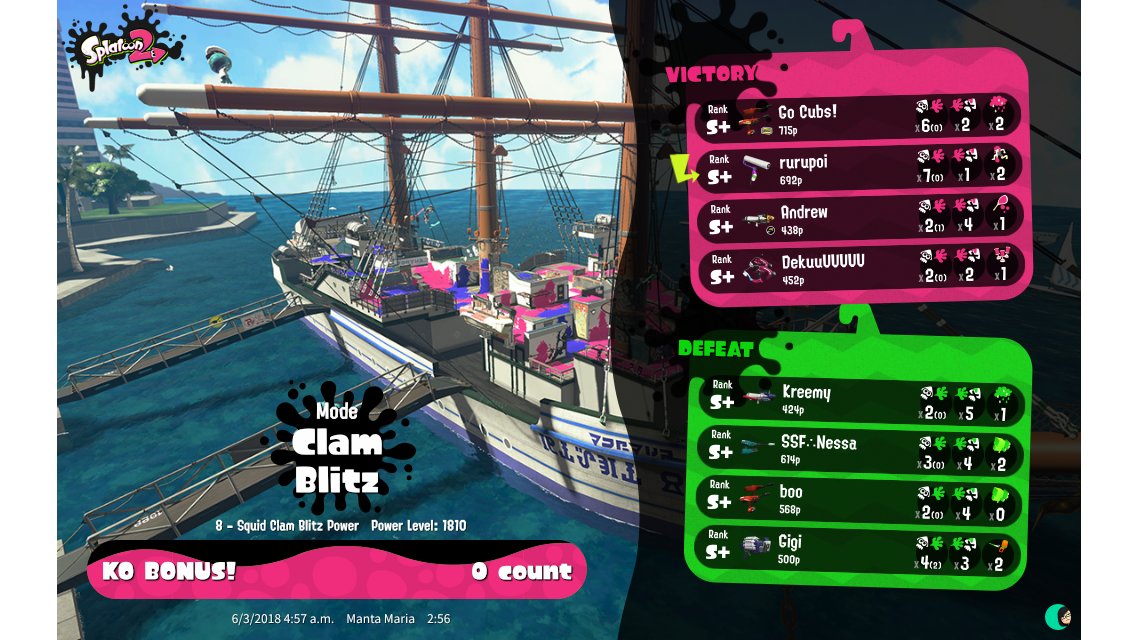Select Kreemy in the defeat list

point(860,398)
